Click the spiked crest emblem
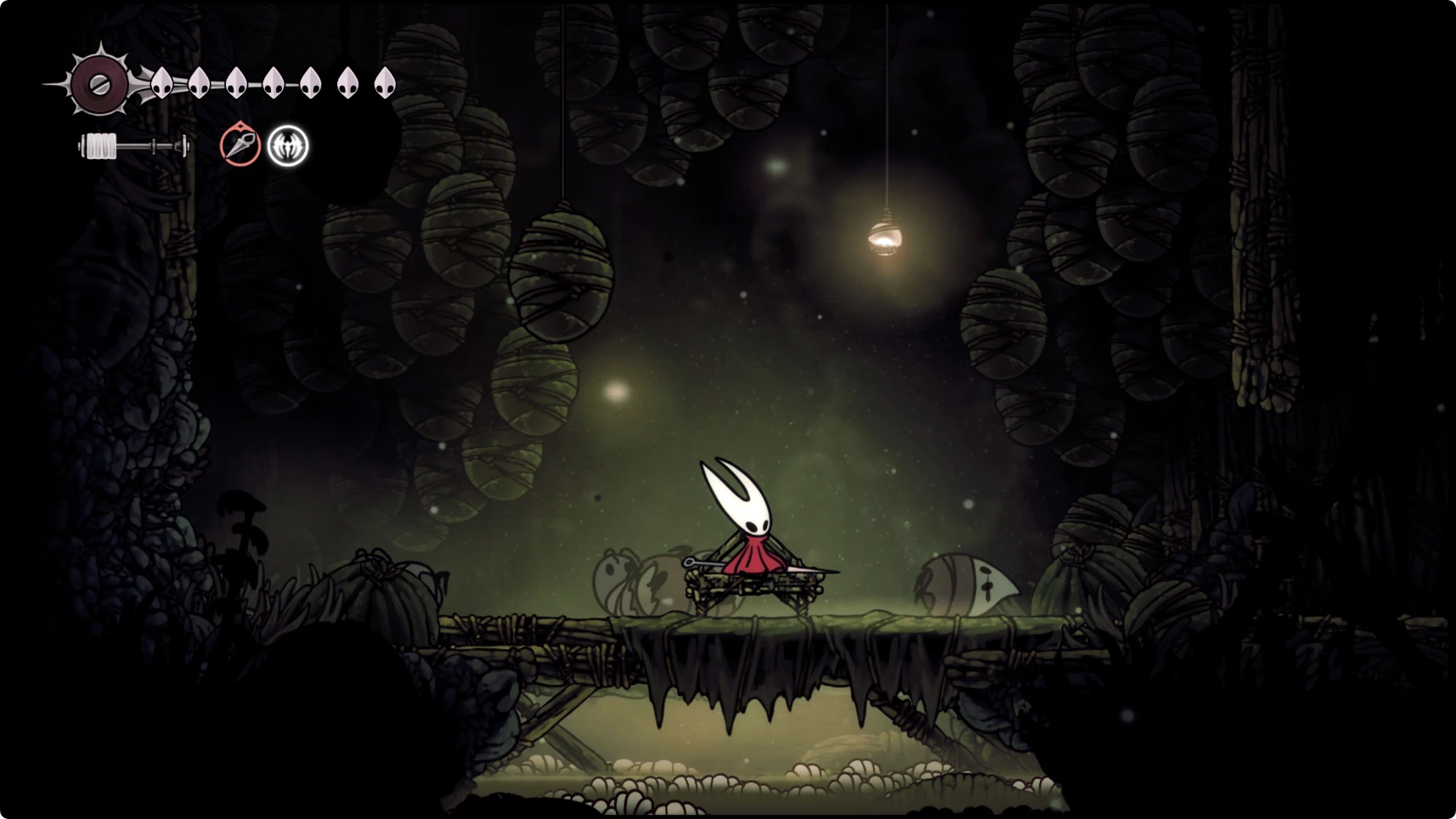The height and width of the screenshot is (819, 1456). pyautogui.click(x=99, y=84)
